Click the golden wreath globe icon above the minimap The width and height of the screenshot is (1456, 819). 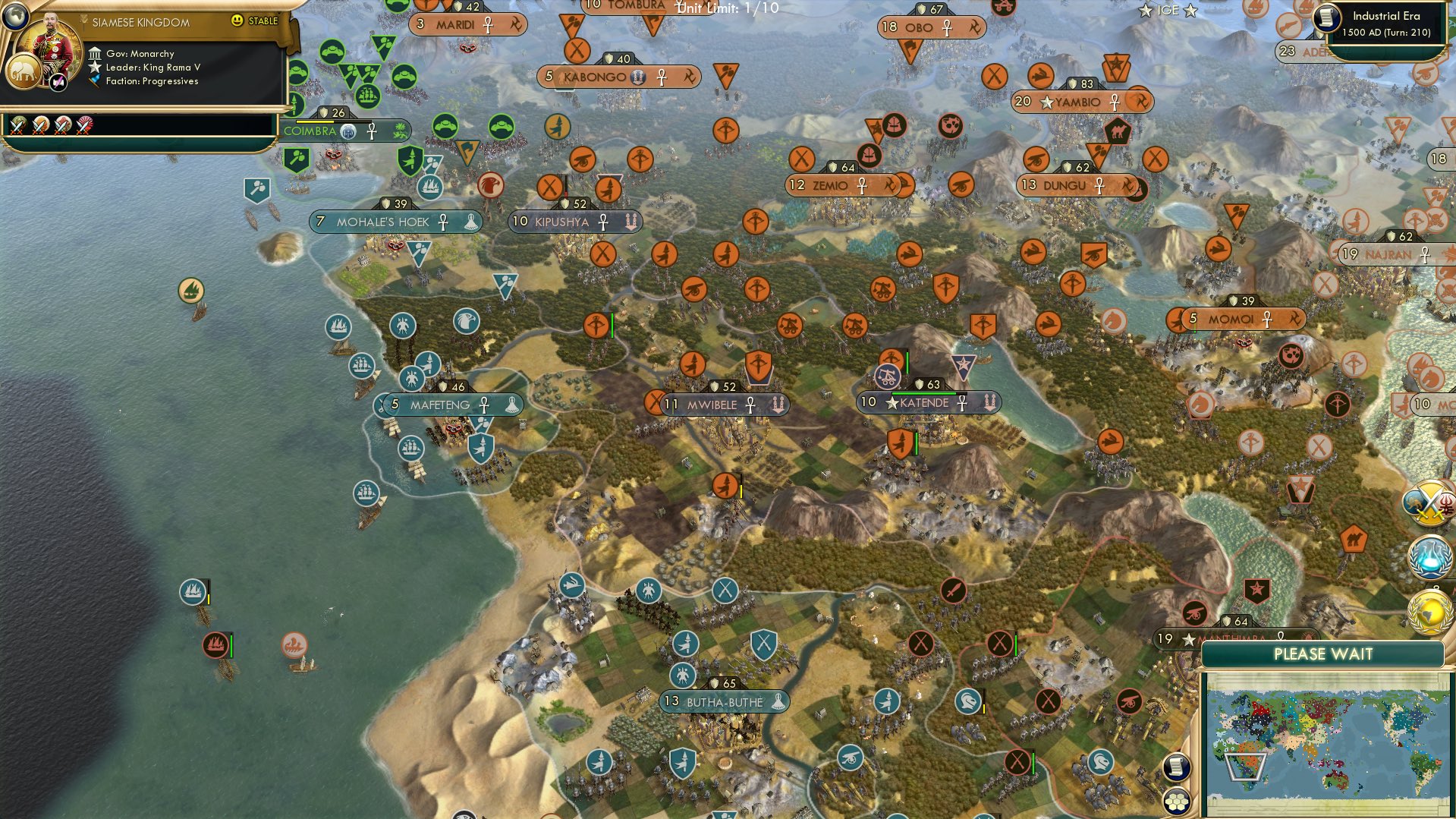pos(1429,611)
